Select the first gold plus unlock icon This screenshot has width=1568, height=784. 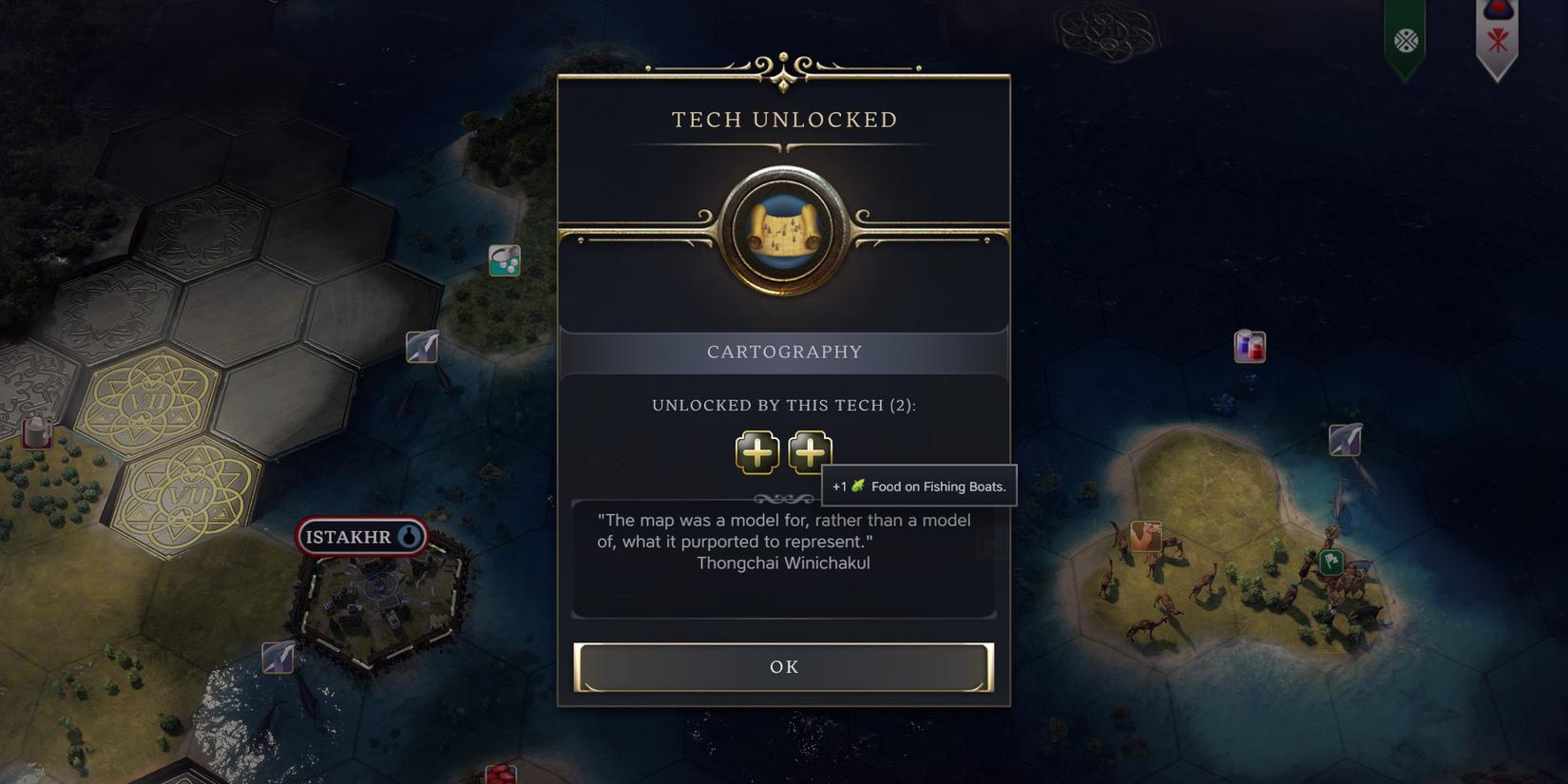[x=757, y=452]
